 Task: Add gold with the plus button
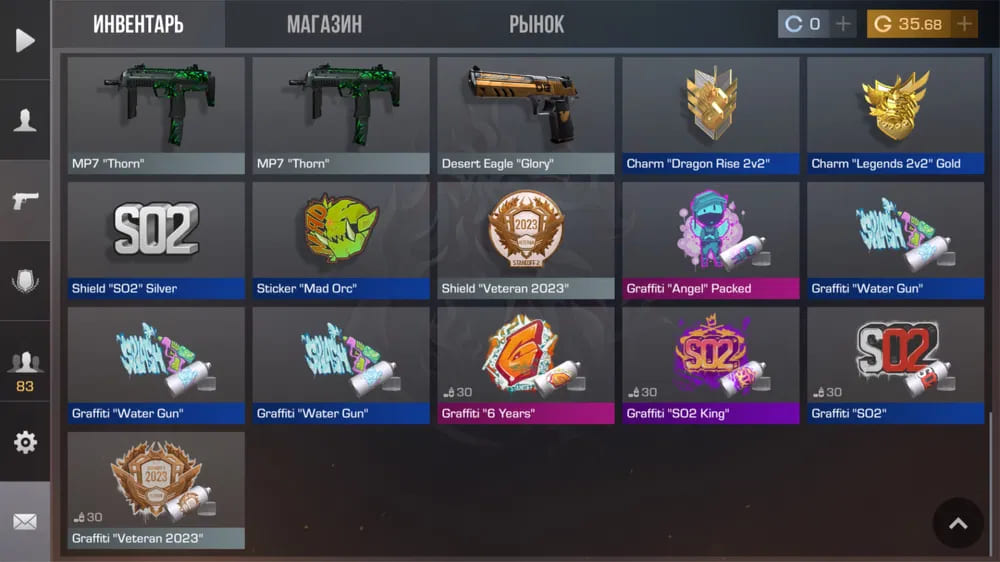click(964, 24)
